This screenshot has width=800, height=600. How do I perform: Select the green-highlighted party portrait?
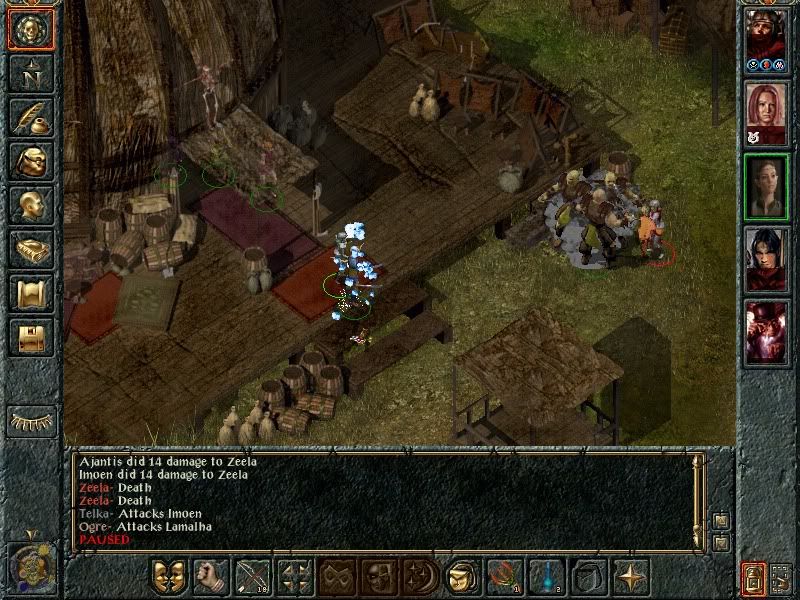coord(767,185)
